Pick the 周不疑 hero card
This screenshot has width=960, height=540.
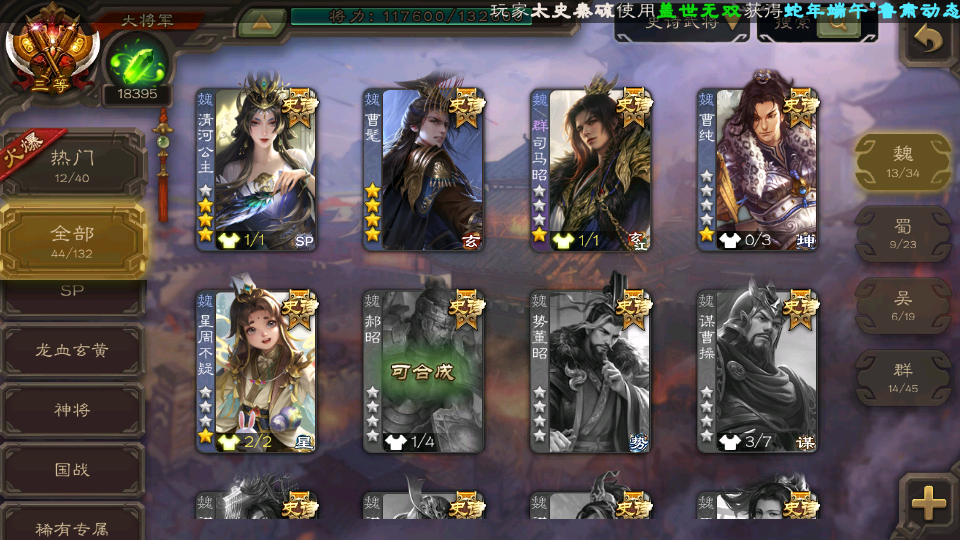256,371
